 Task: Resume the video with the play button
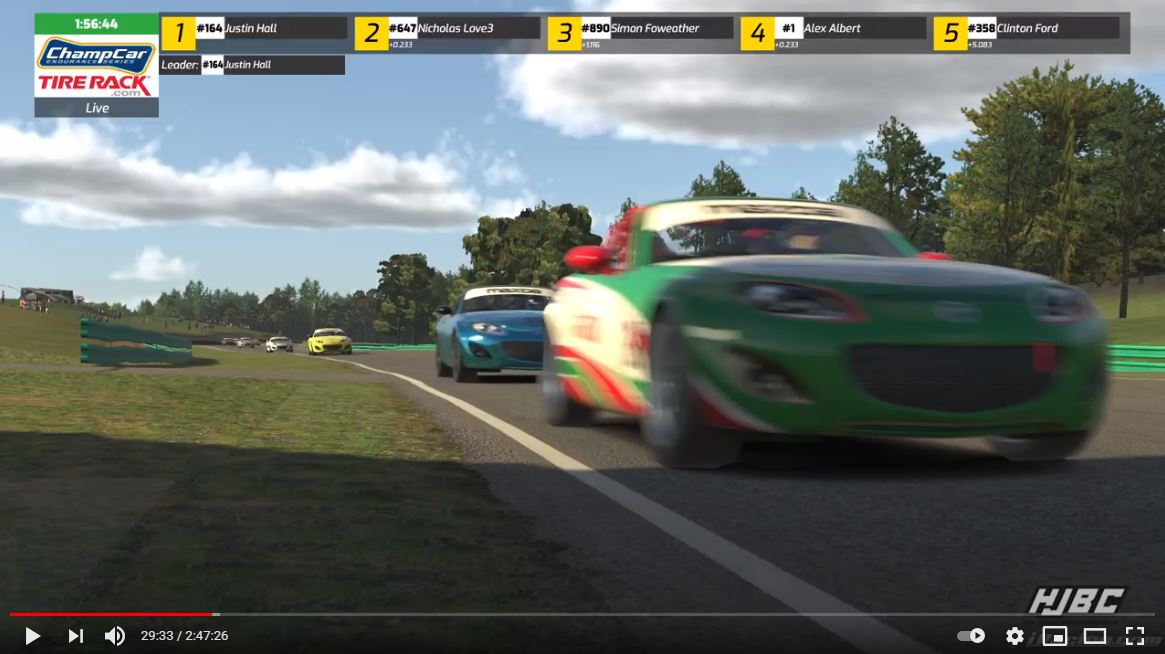click(x=32, y=636)
